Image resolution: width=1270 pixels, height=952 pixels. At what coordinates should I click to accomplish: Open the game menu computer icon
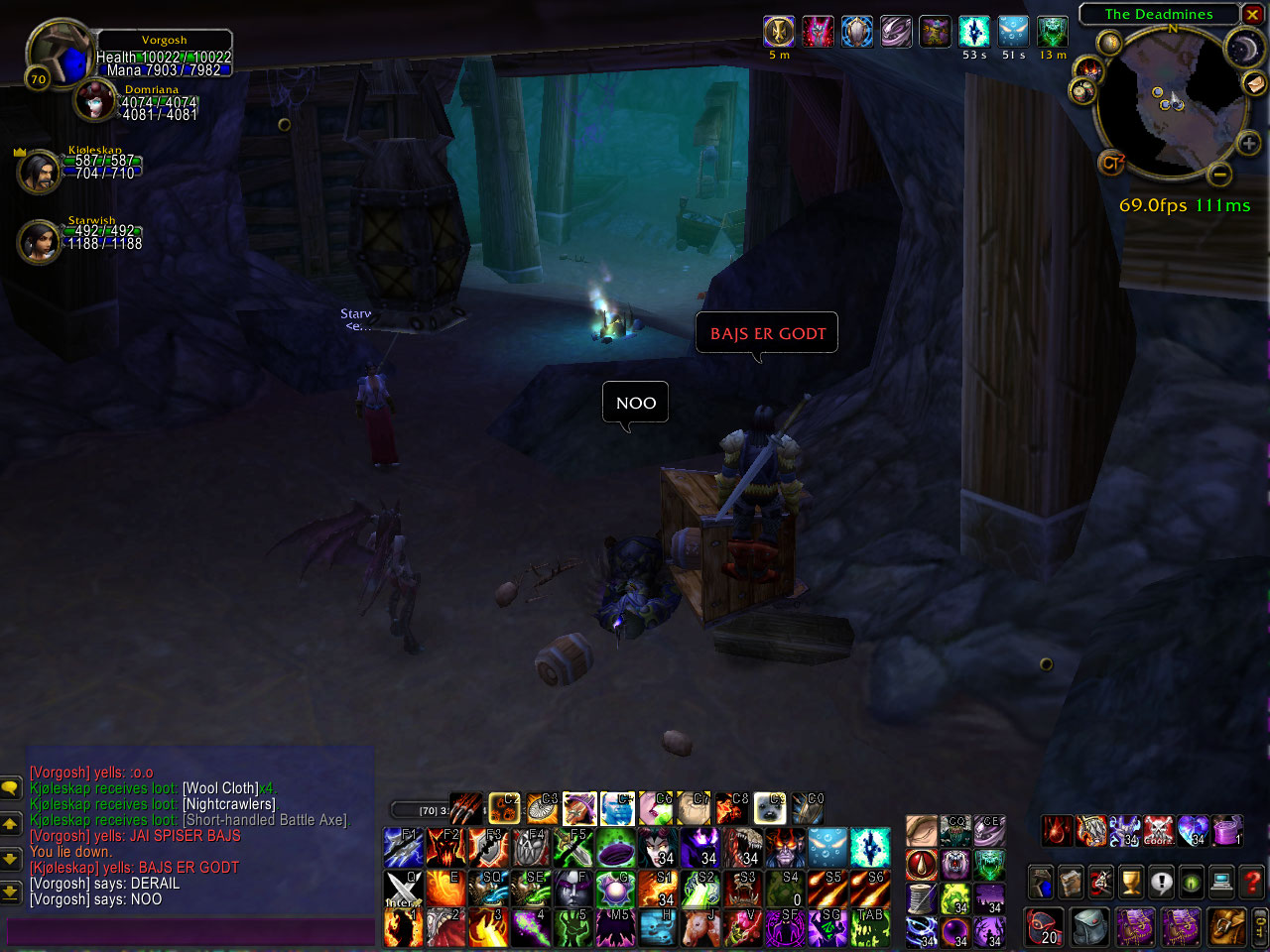[1222, 881]
